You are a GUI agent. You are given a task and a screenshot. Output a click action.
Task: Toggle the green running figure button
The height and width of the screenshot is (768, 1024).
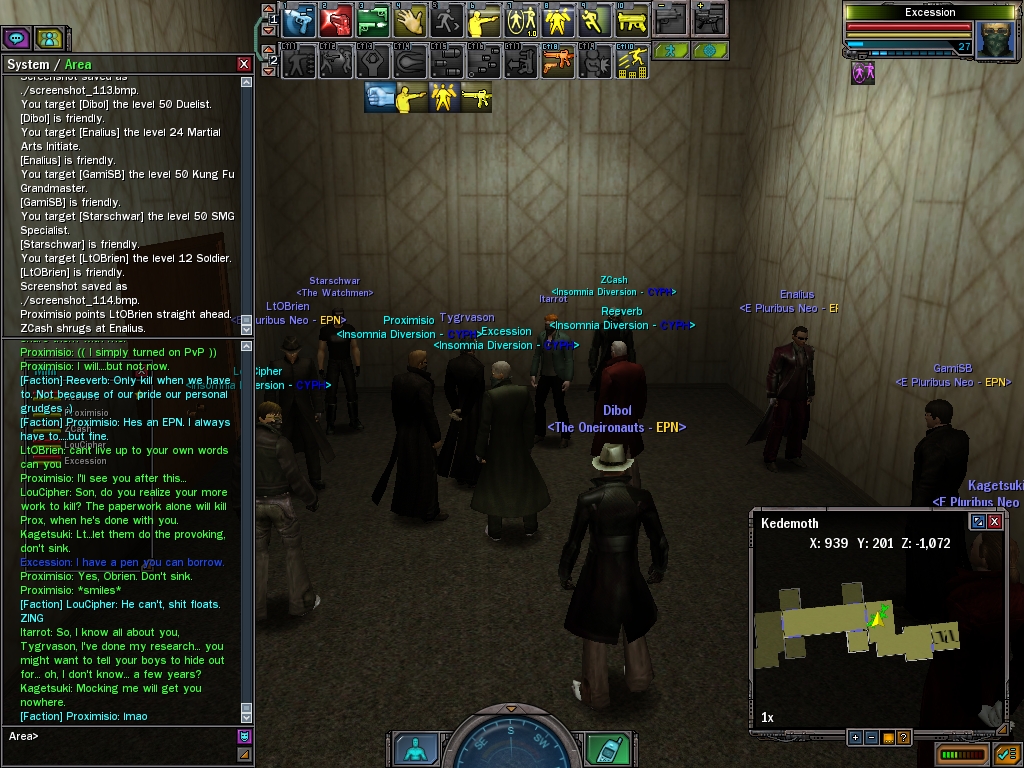coord(671,50)
